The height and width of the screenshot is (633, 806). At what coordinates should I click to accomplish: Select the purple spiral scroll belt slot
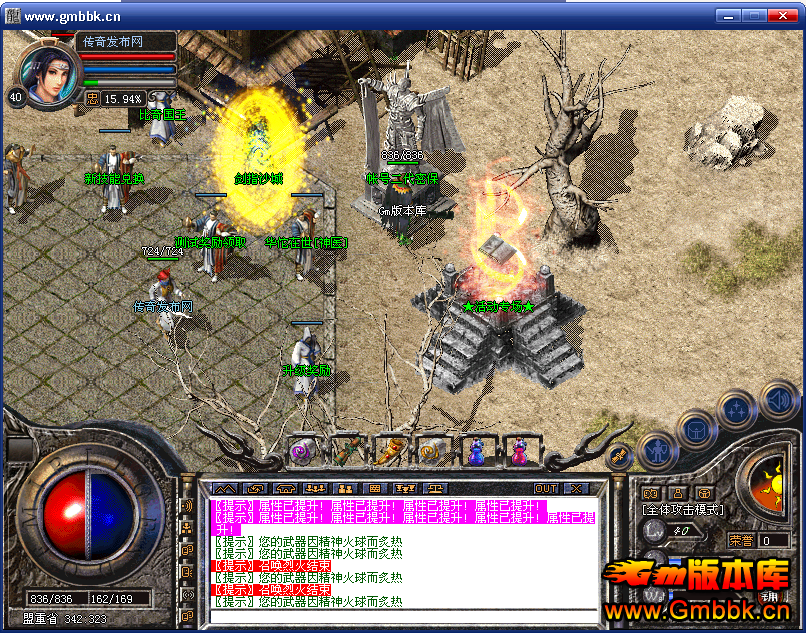point(302,452)
